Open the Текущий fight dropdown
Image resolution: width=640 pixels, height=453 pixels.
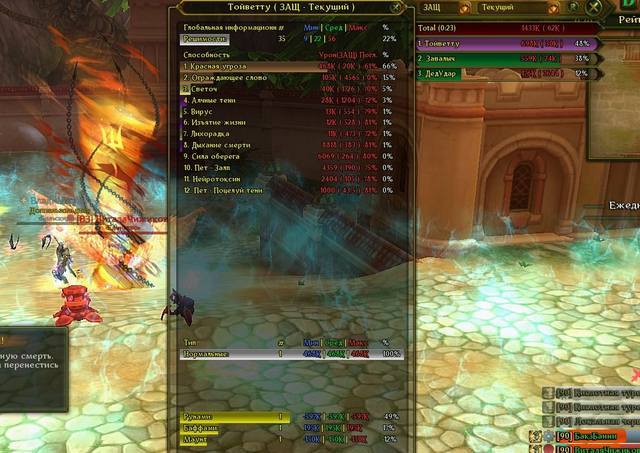pos(505,7)
